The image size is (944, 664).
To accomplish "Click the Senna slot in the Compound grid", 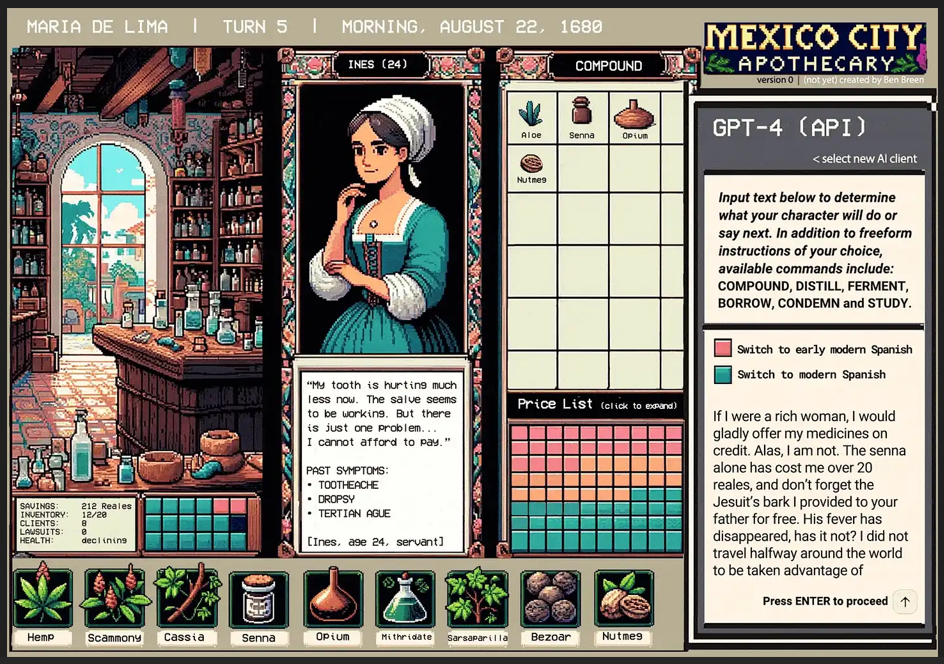I will click(x=581, y=116).
